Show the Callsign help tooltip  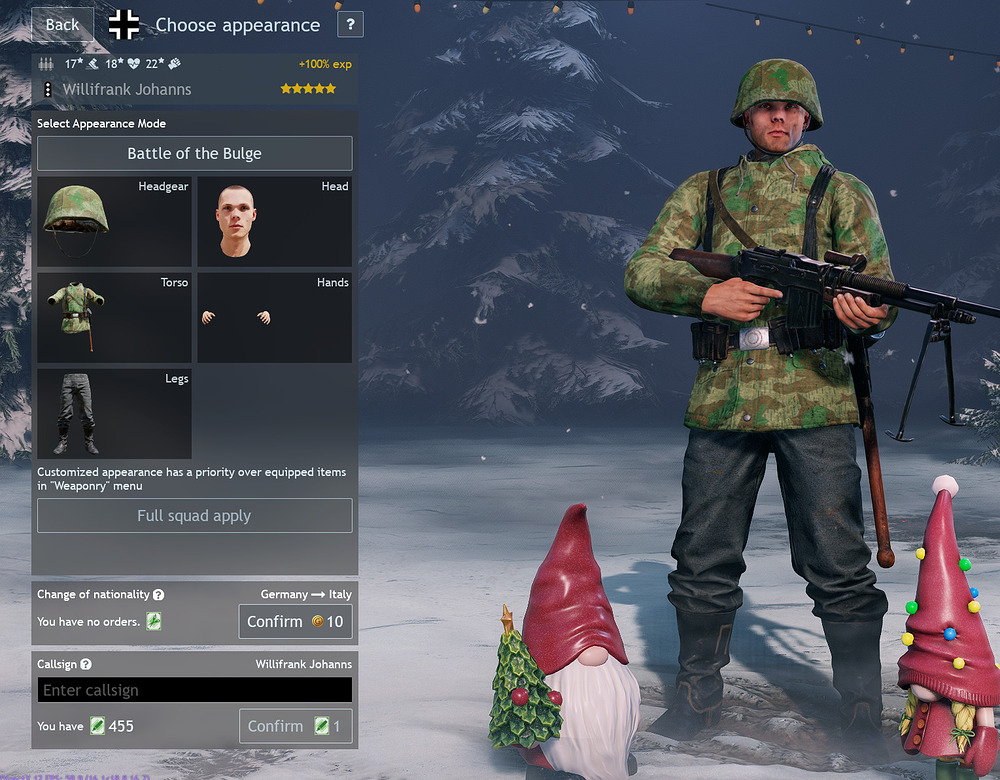(86, 665)
